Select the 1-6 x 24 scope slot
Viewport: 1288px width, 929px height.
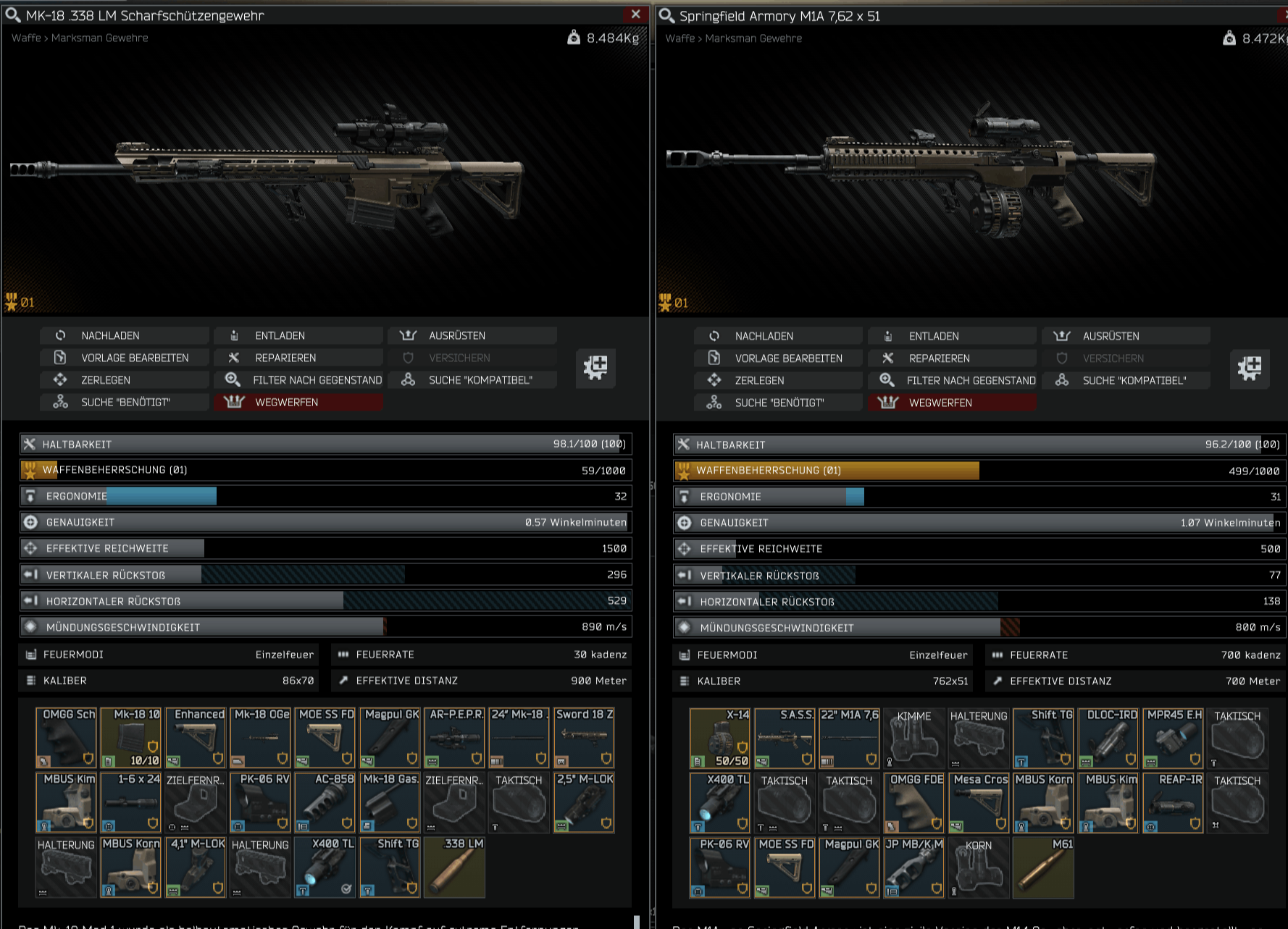click(x=131, y=802)
